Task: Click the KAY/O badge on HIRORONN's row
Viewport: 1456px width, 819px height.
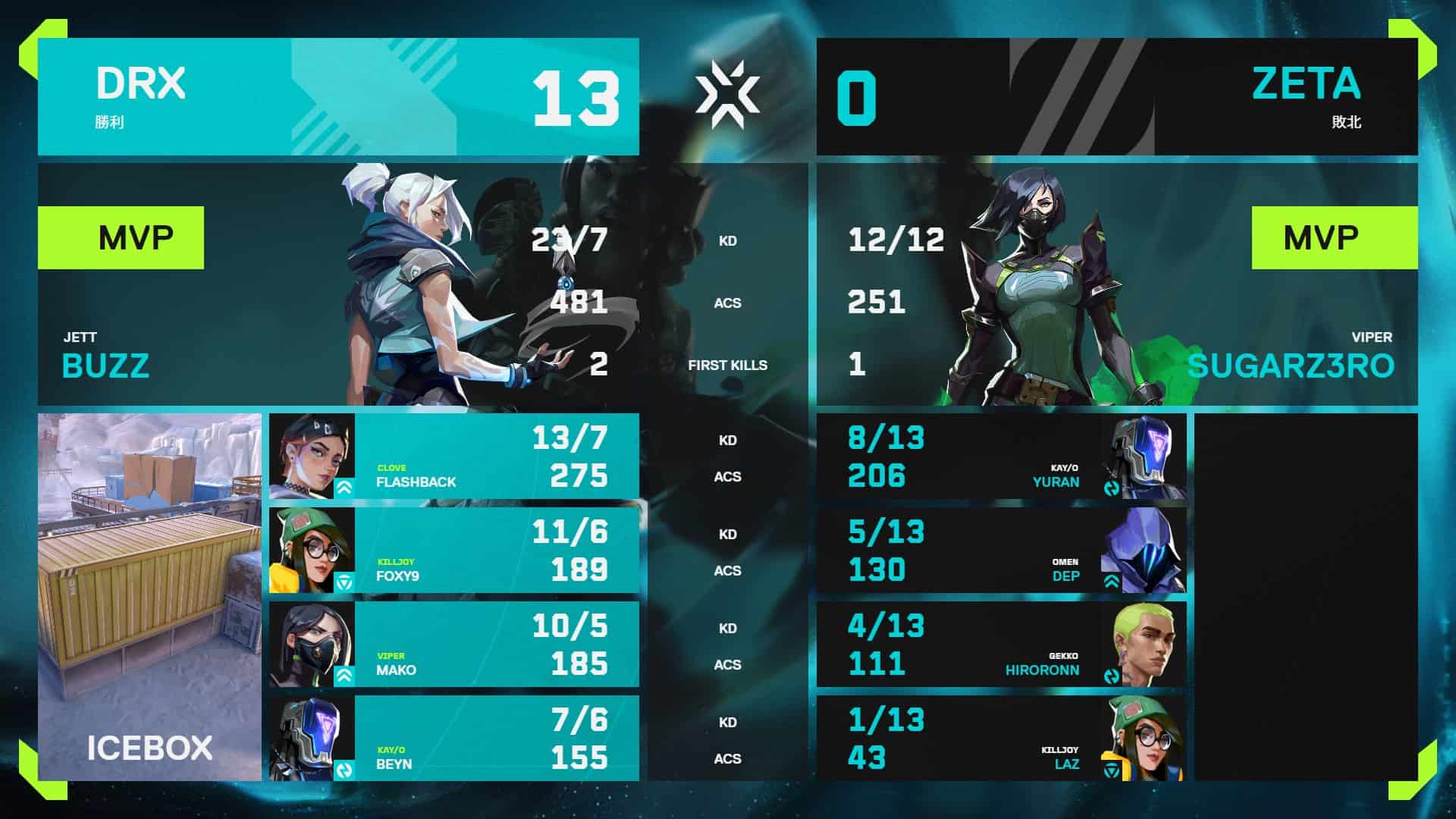Action: pyautogui.click(x=1111, y=675)
